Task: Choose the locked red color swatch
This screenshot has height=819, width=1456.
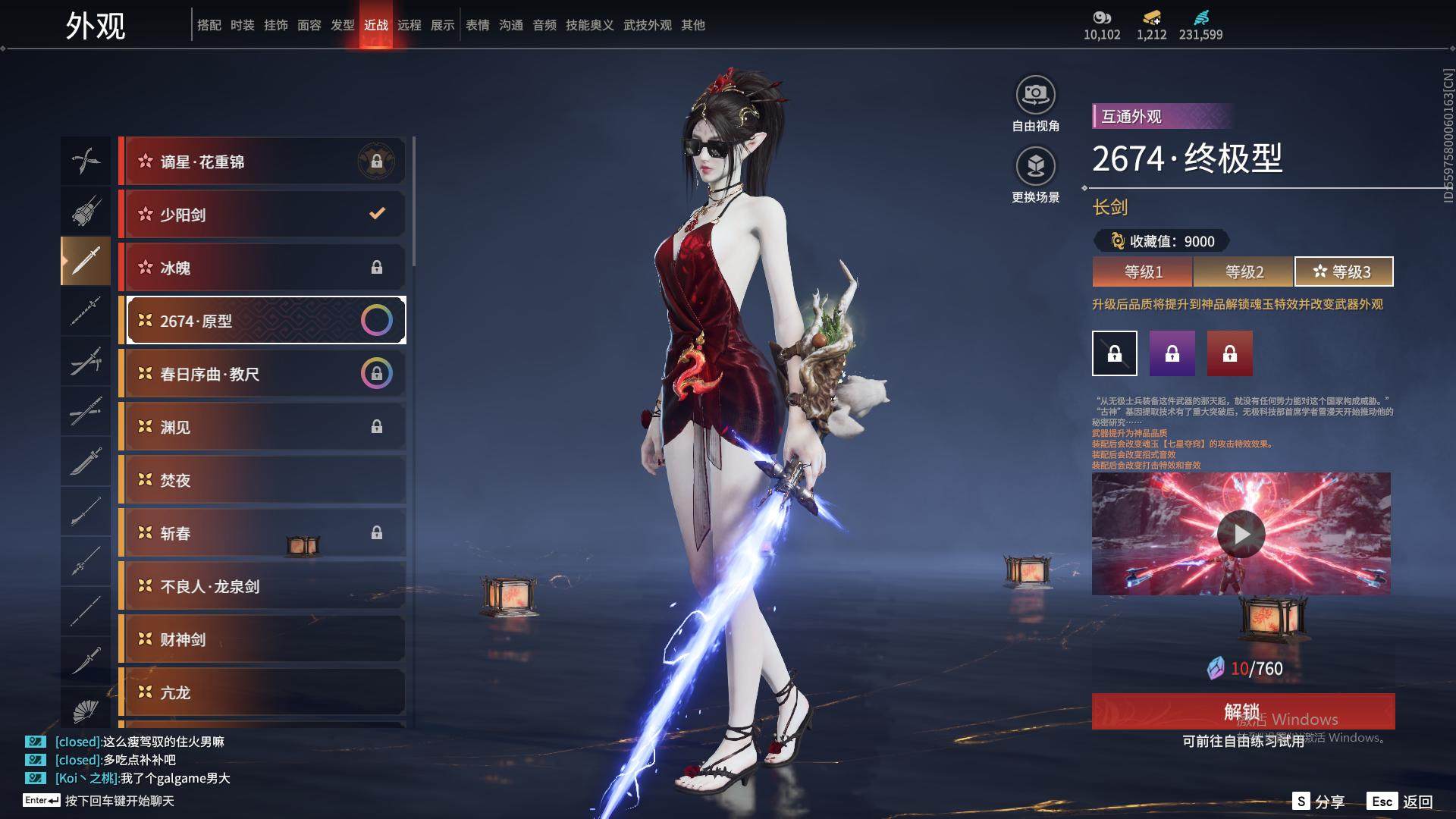Action: coord(1230,353)
